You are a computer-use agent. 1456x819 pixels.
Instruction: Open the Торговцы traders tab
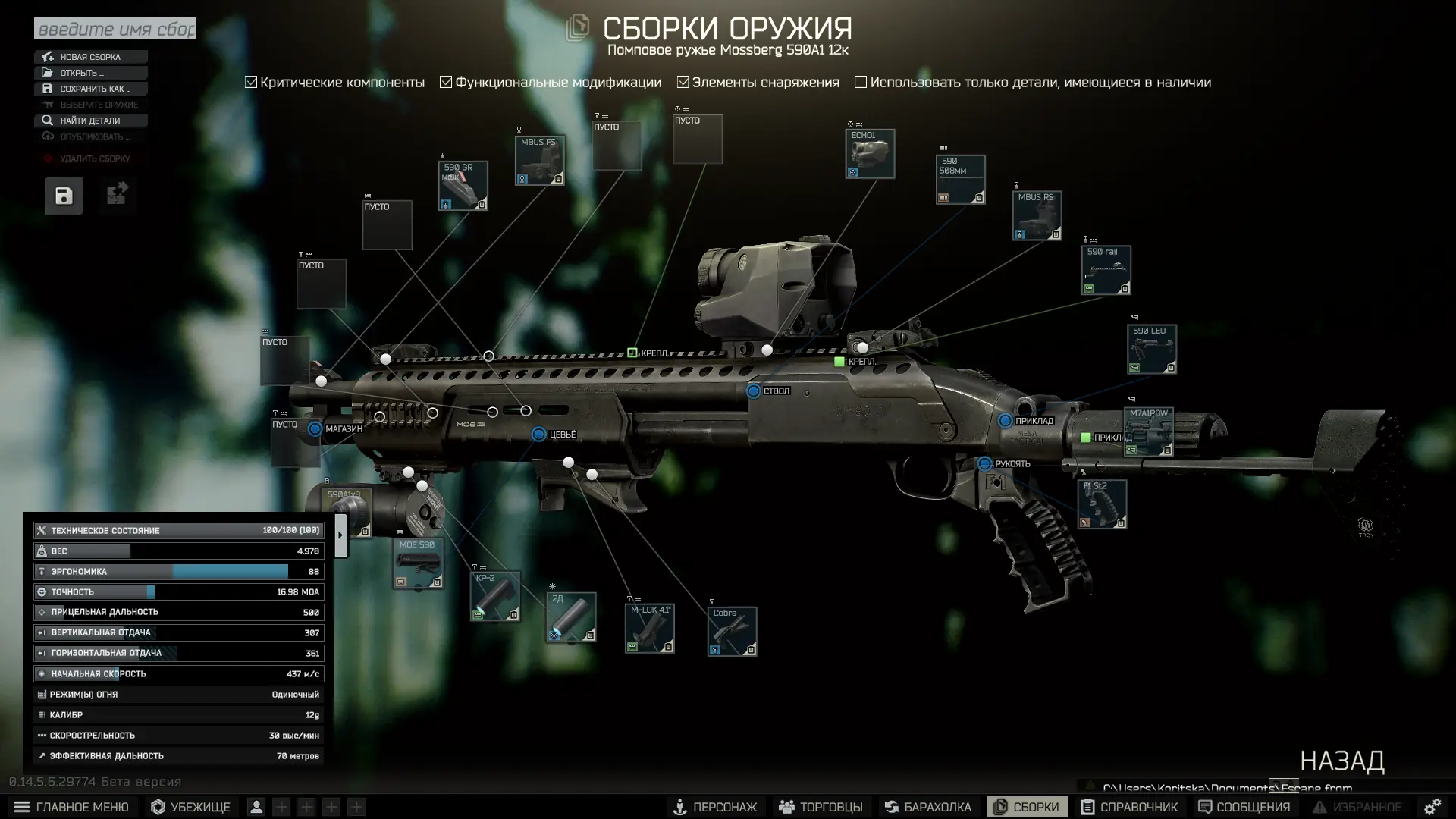click(x=821, y=807)
